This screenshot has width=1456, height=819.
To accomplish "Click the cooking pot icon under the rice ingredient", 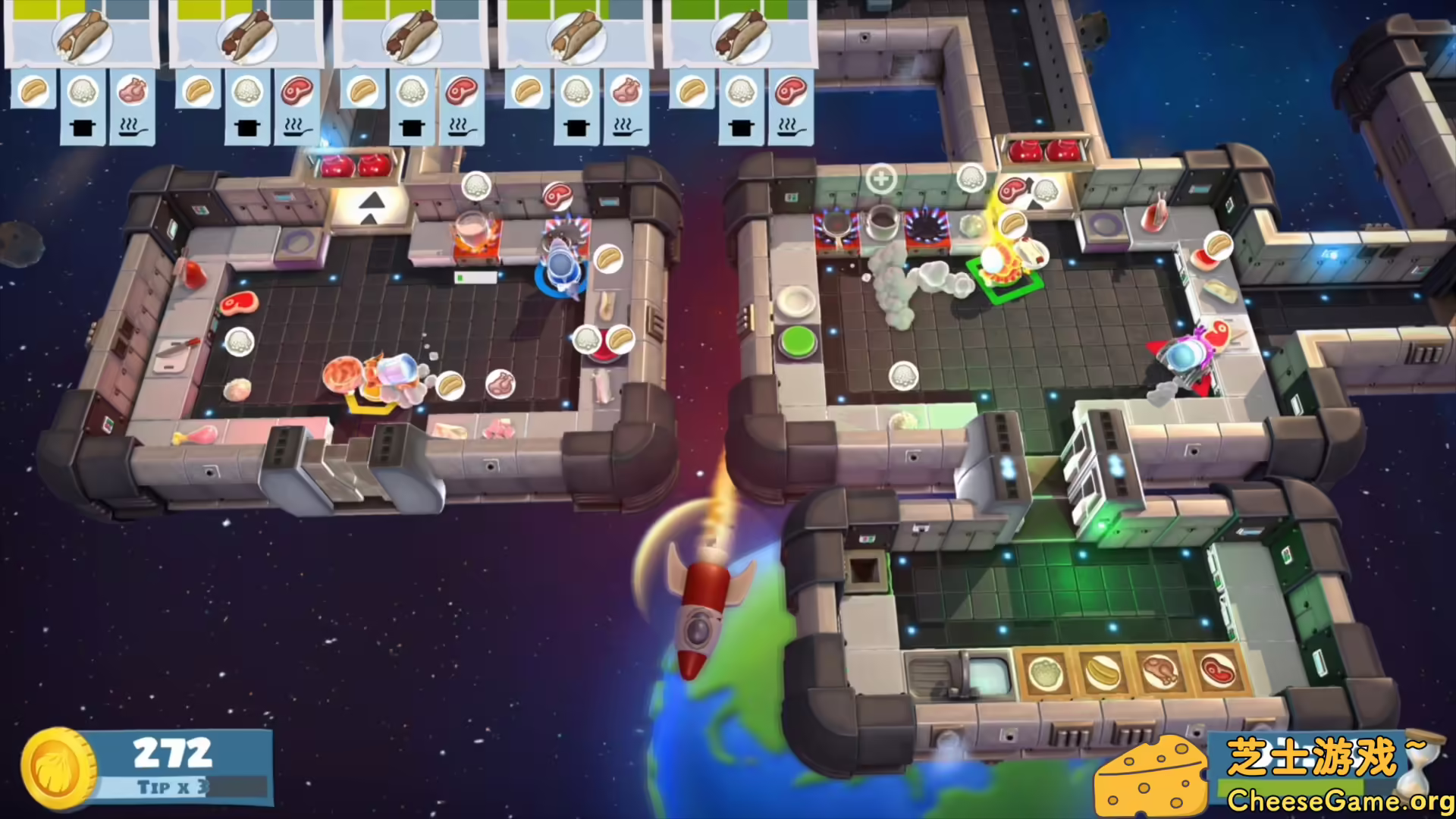I will (x=83, y=127).
